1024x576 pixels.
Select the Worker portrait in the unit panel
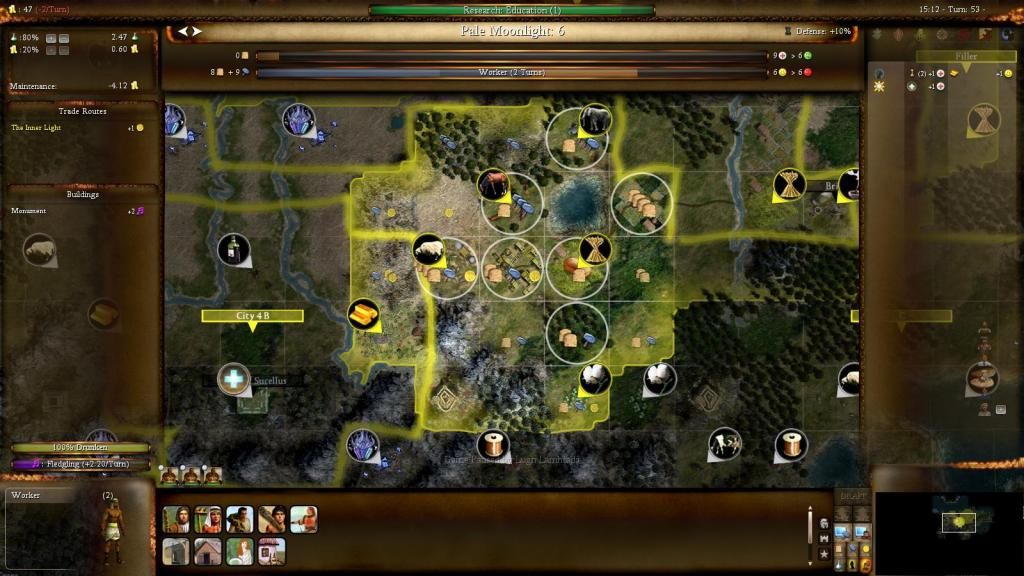pyautogui.click(x=112, y=522)
